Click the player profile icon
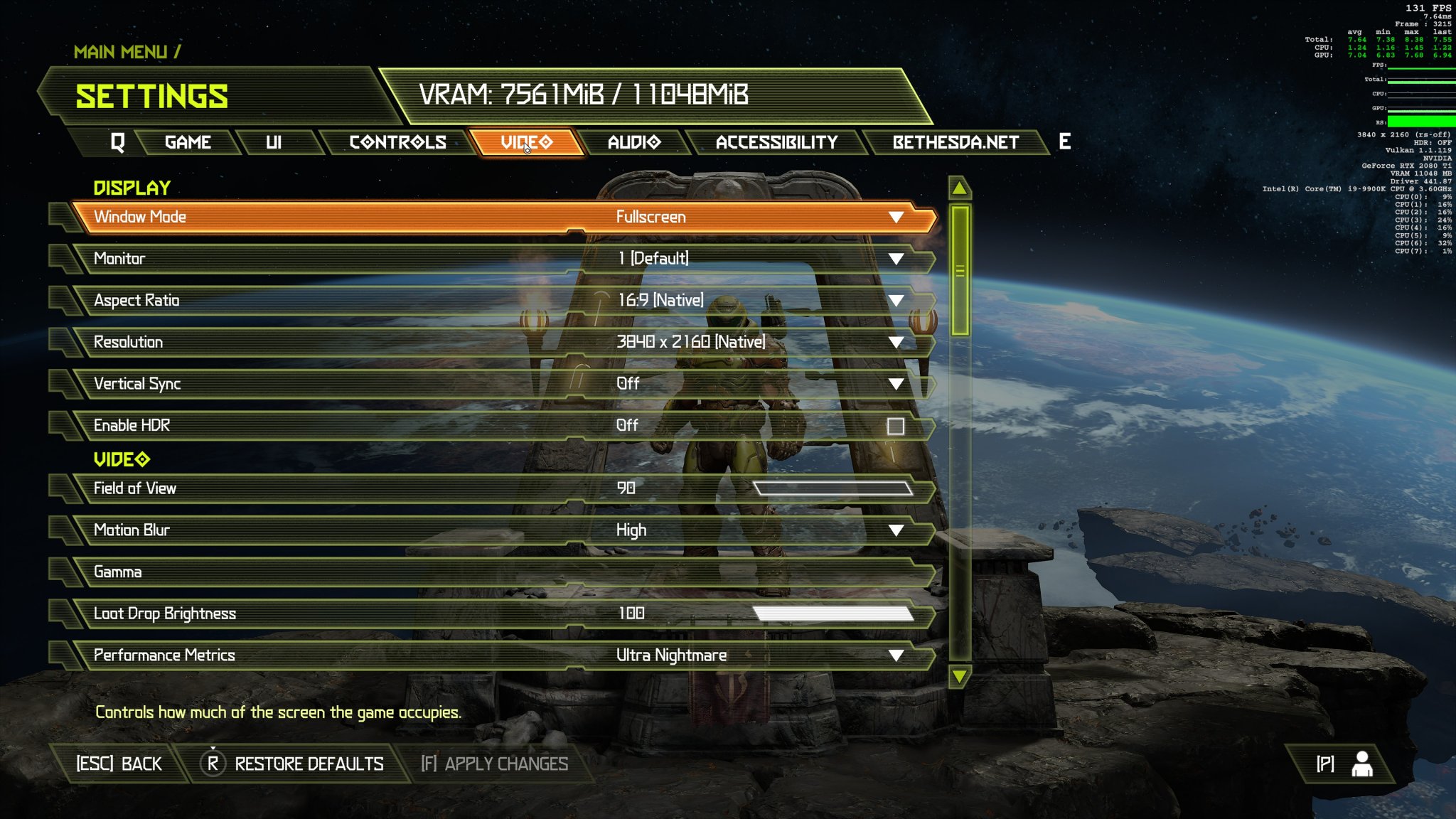Screen dimensions: 1456x819 pos(1363,763)
